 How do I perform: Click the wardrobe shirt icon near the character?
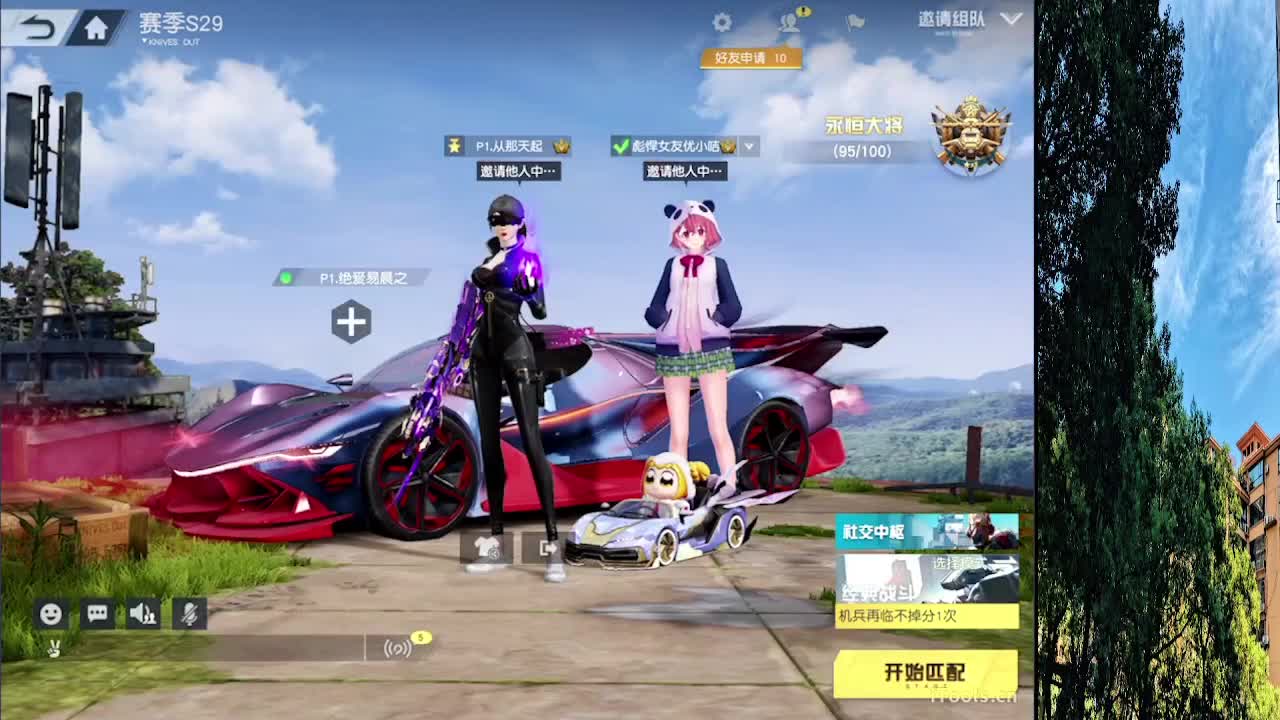485,549
